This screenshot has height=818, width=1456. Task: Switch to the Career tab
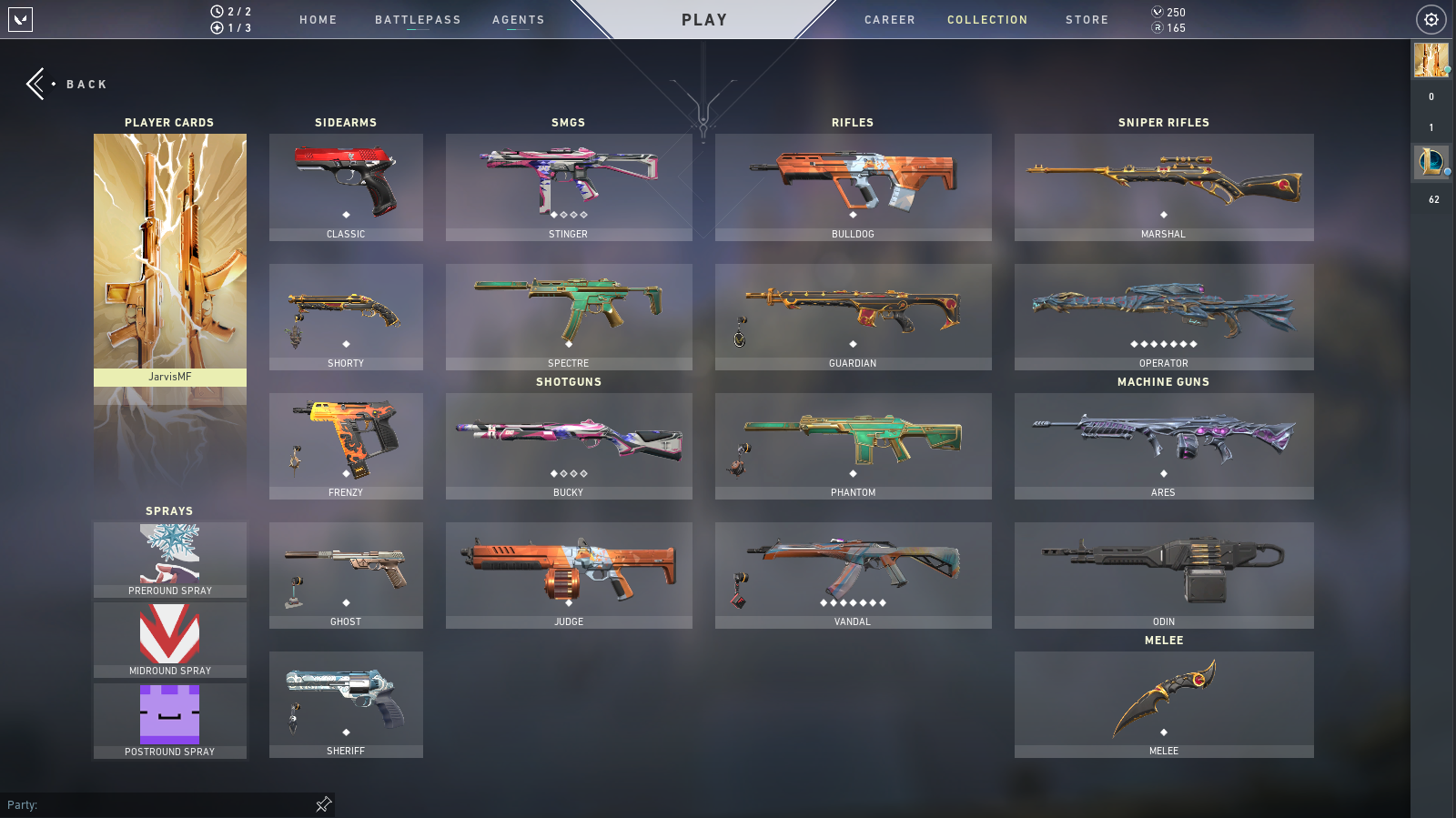click(x=889, y=20)
